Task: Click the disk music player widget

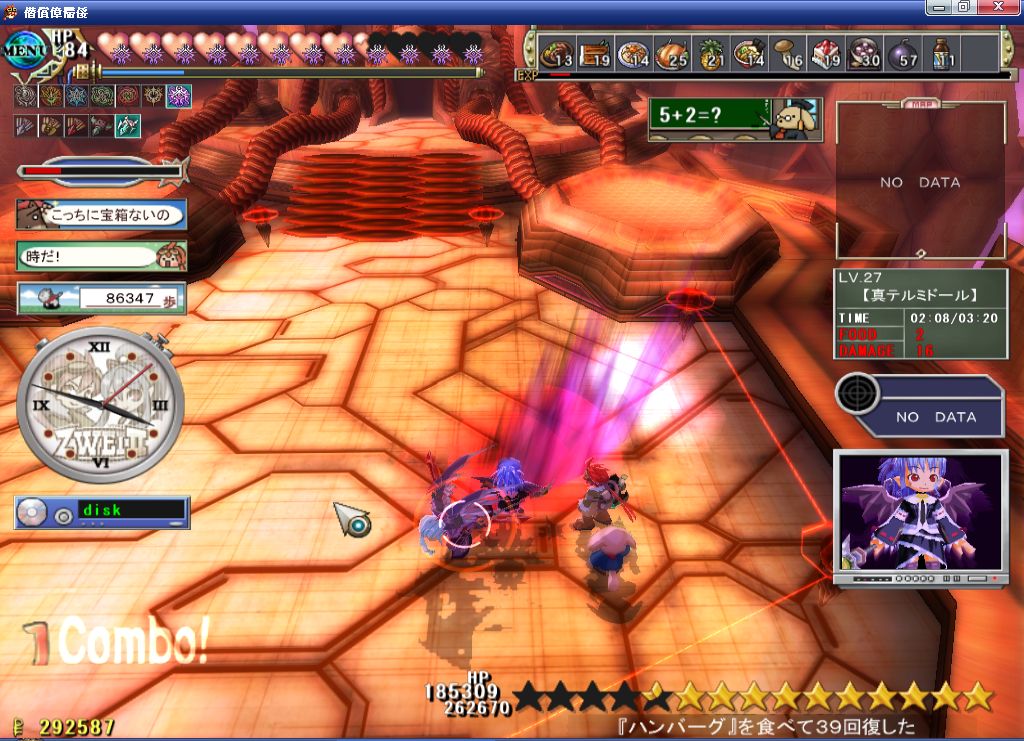Action: (102, 512)
